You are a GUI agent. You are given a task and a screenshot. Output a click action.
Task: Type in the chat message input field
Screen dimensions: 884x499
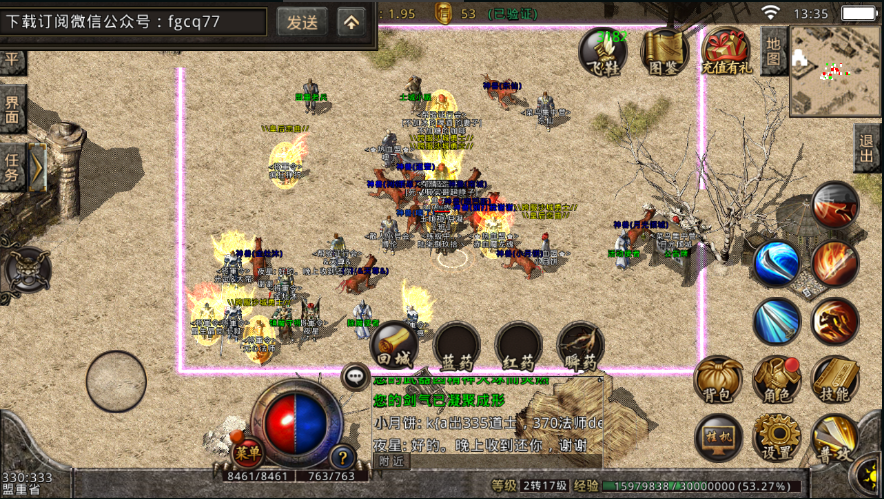coord(135,21)
